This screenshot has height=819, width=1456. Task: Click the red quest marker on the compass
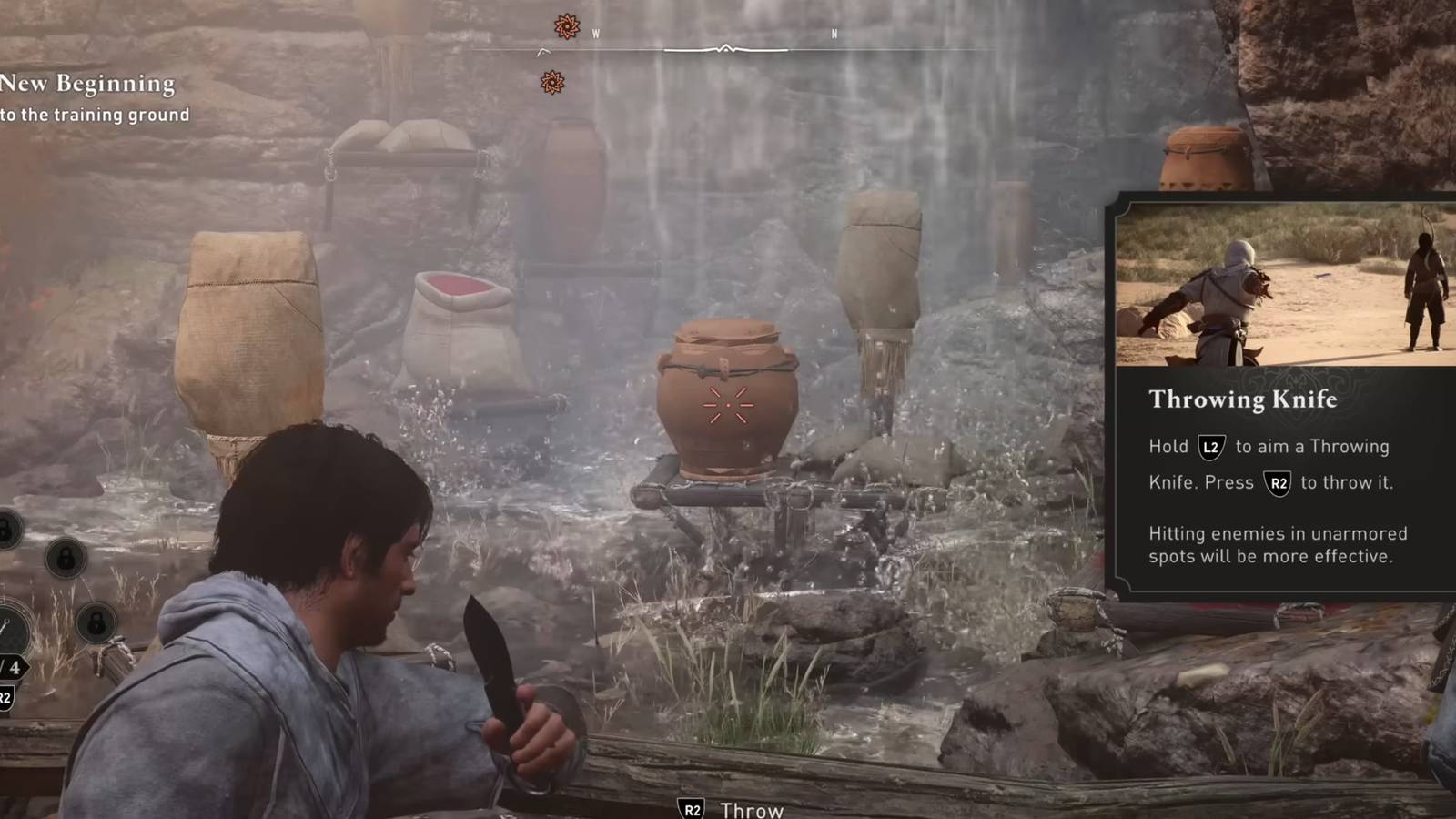tap(567, 25)
